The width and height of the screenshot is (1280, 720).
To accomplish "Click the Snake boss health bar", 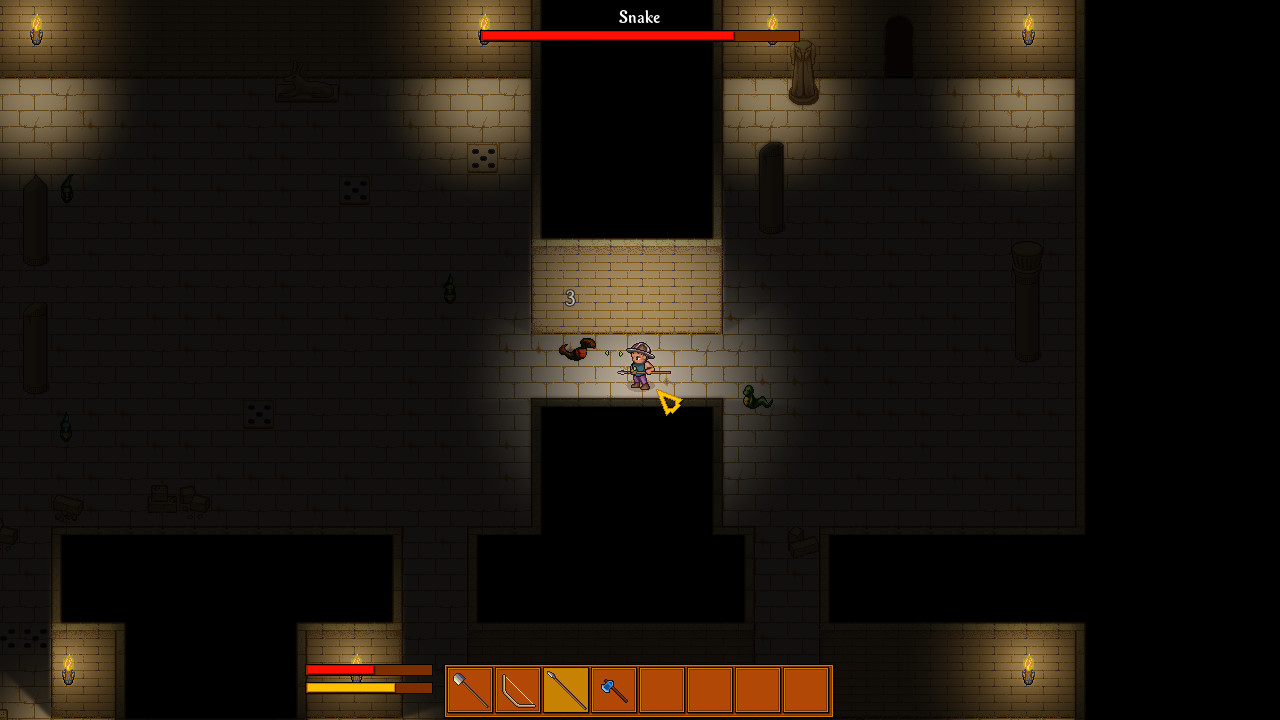I will (640, 35).
